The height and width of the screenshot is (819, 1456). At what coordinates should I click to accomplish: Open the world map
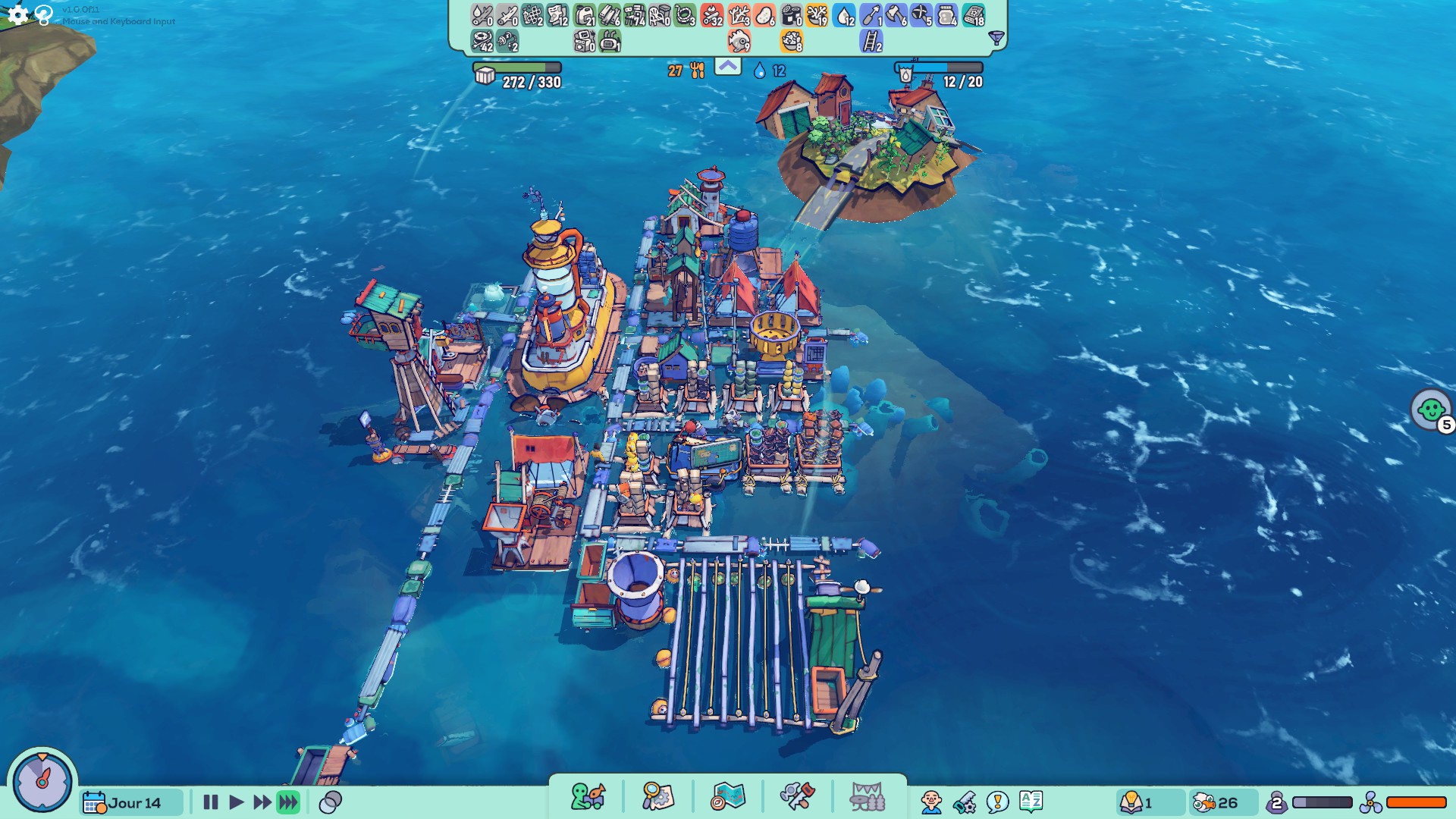tap(728, 797)
